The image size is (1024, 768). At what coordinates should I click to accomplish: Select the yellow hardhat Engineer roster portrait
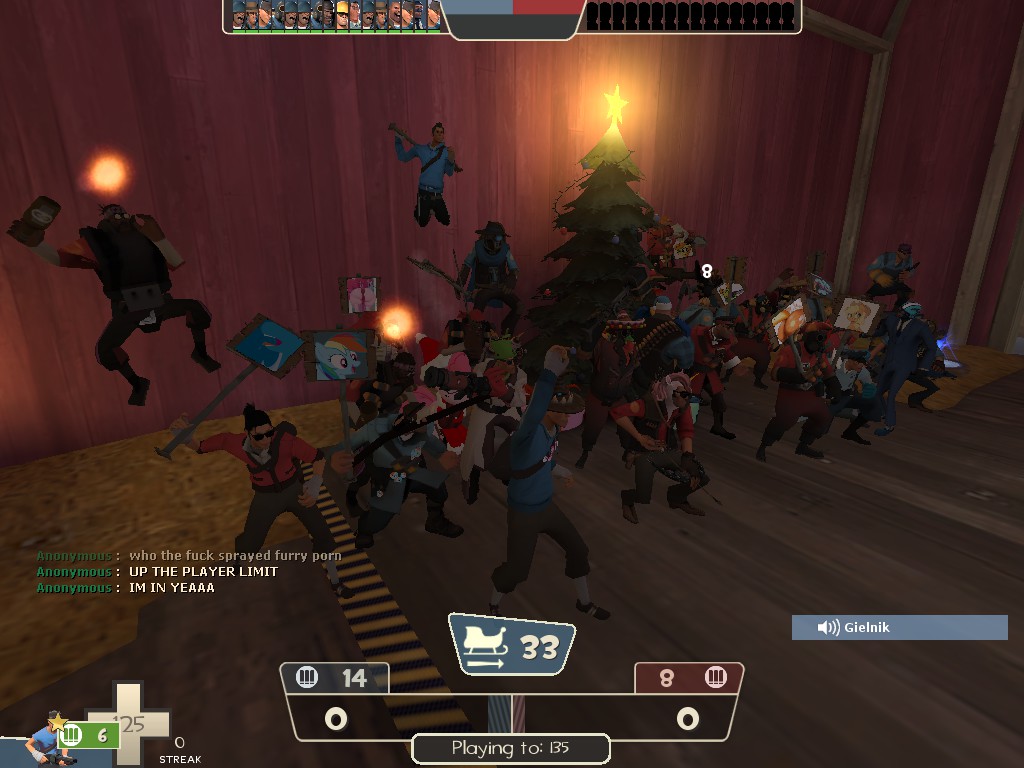tap(342, 15)
